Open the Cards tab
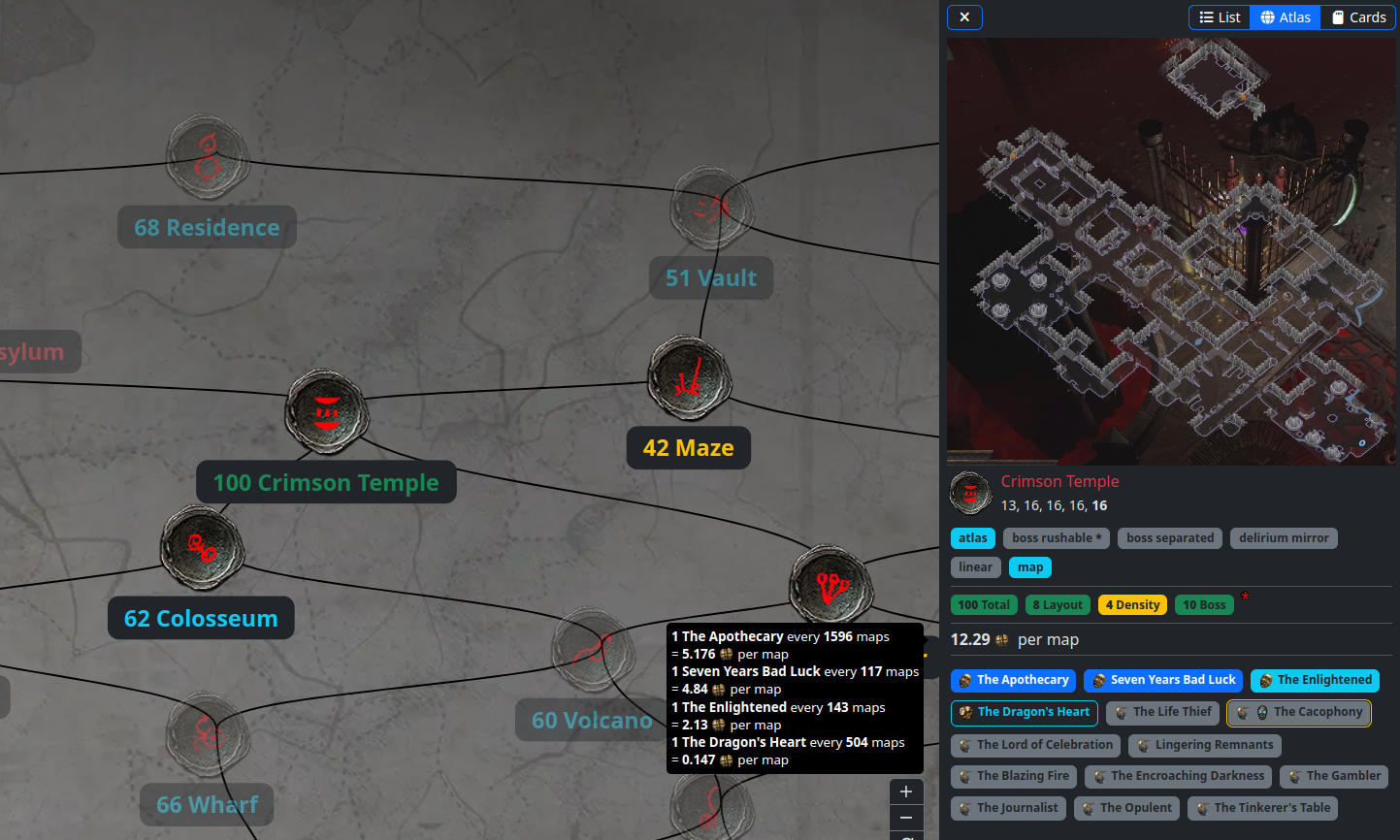Viewport: 1400px width, 840px height. click(1357, 17)
